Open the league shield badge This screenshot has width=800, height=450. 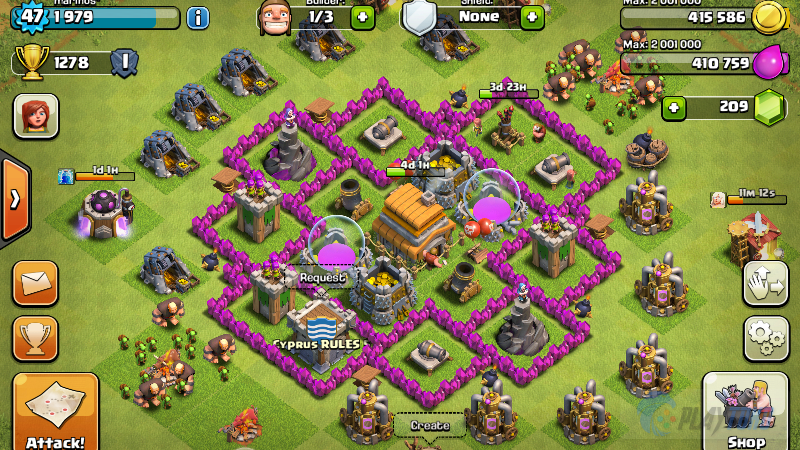(x=124, y=62)
